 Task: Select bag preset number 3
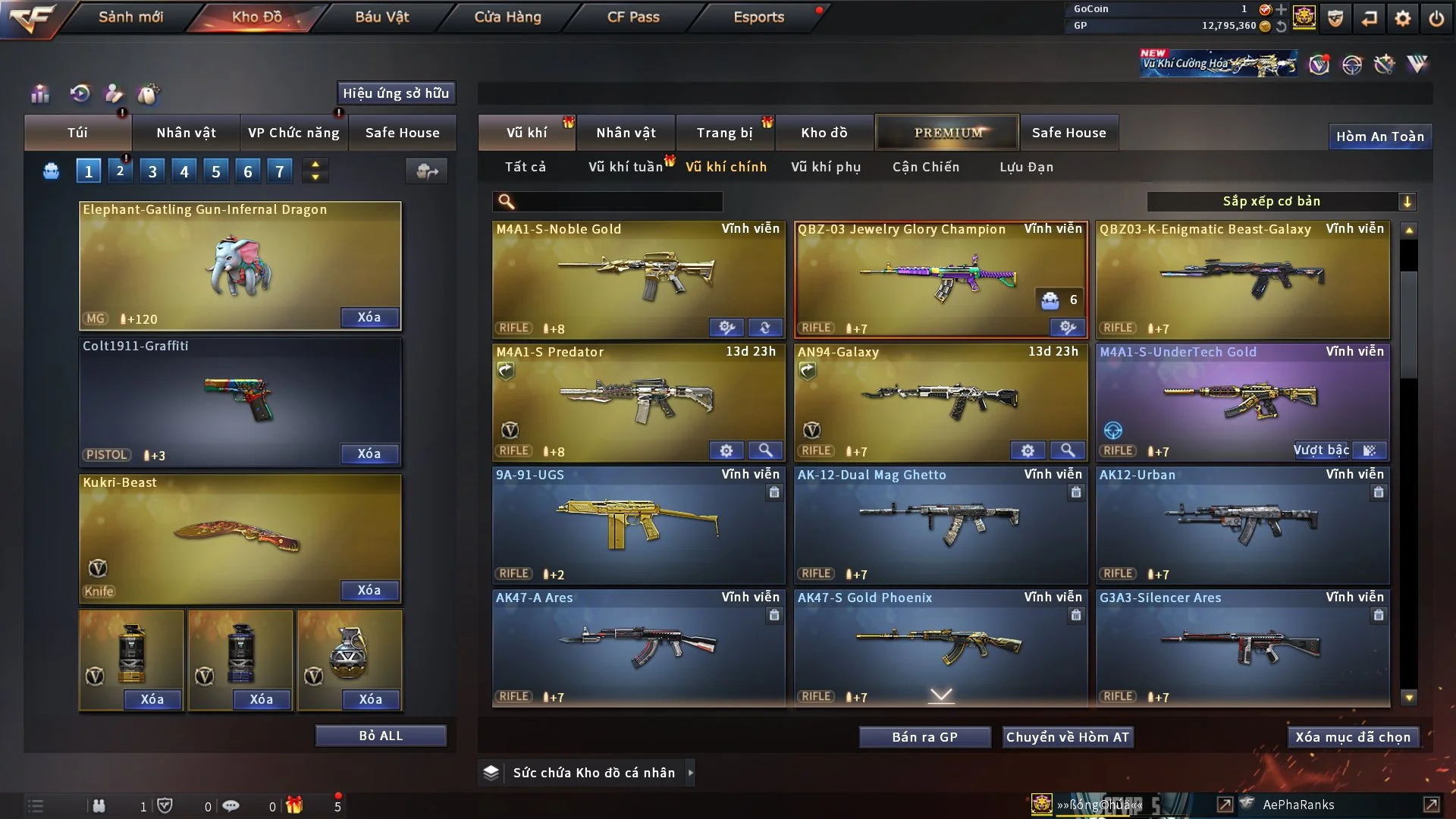[x=152, y=171]
